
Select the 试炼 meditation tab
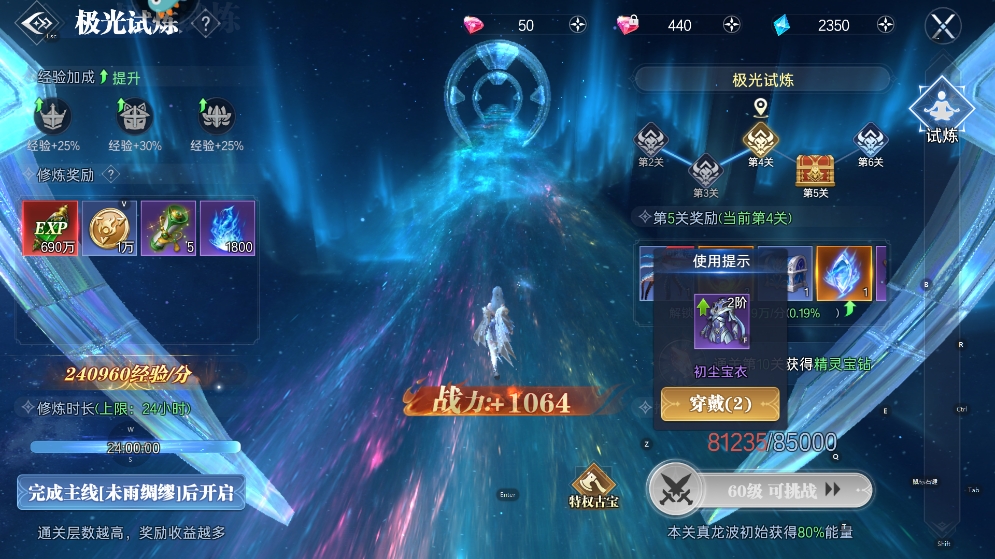point(942,112)
